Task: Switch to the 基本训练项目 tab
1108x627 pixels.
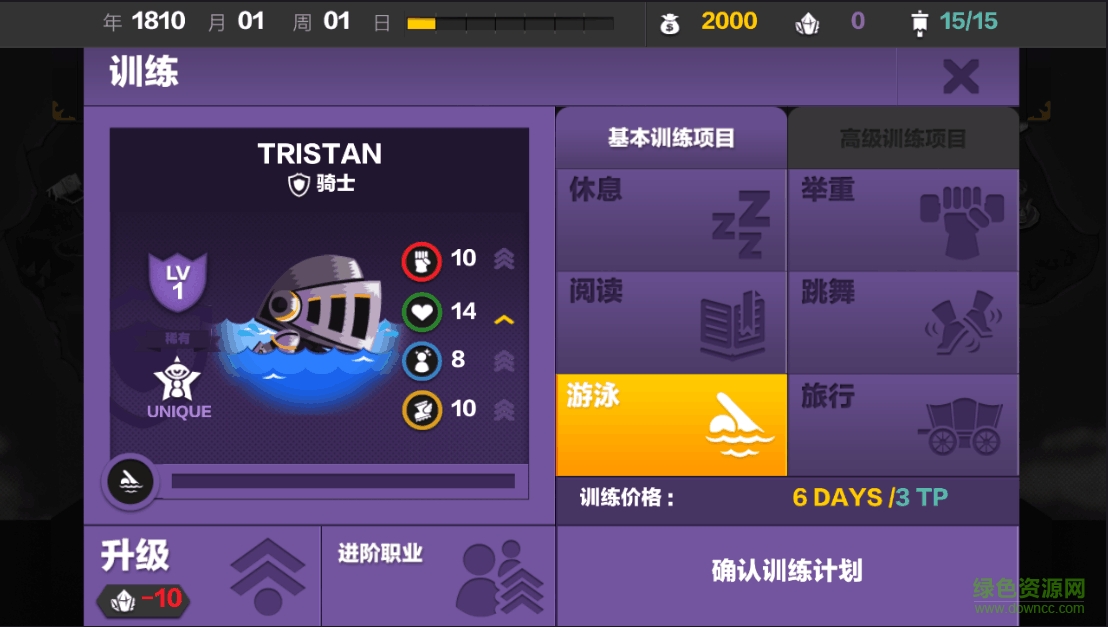Action: tap(671, 138)
